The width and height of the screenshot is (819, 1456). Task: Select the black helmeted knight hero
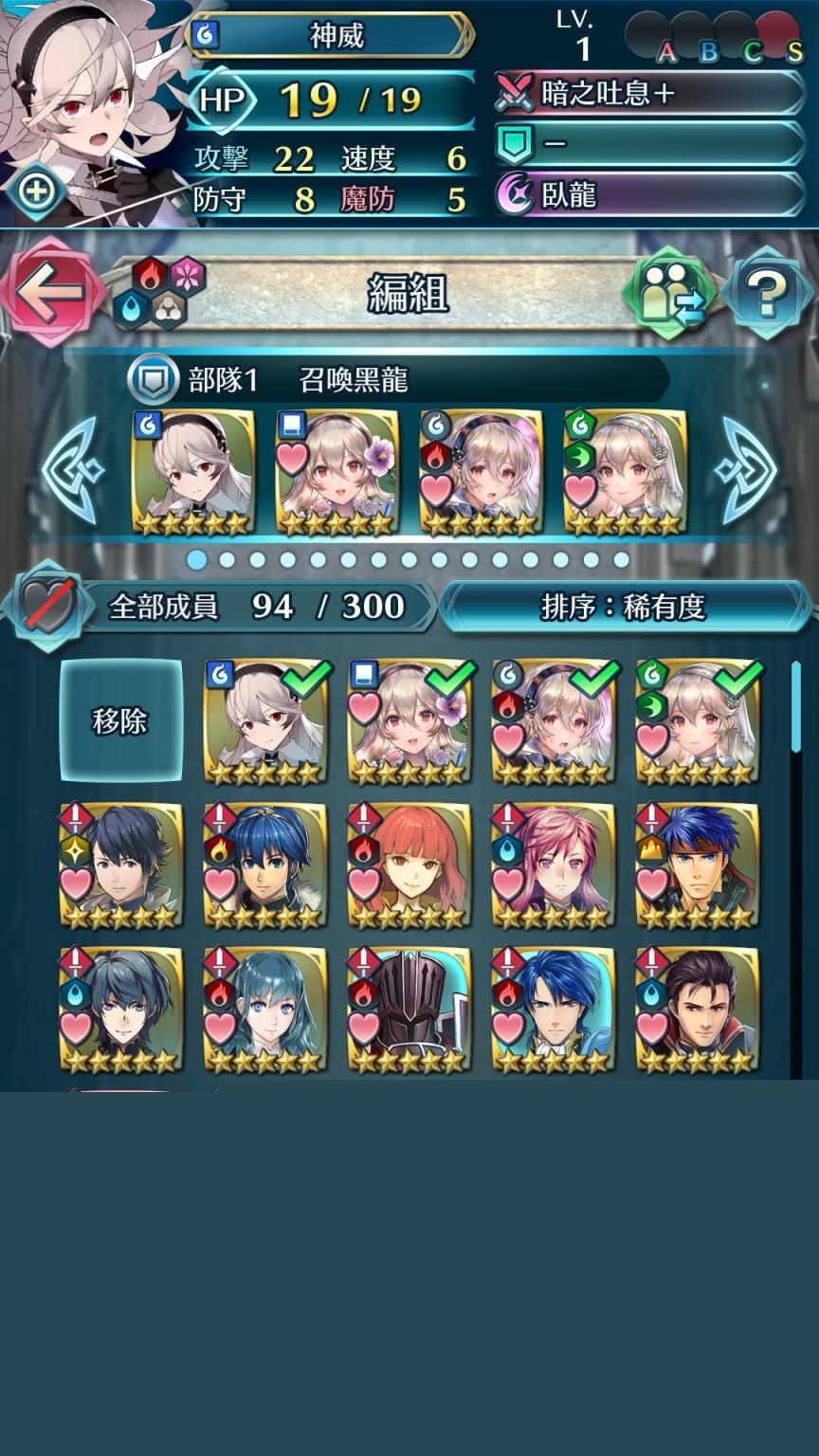pyautogui.click(x=409, y=1010)
